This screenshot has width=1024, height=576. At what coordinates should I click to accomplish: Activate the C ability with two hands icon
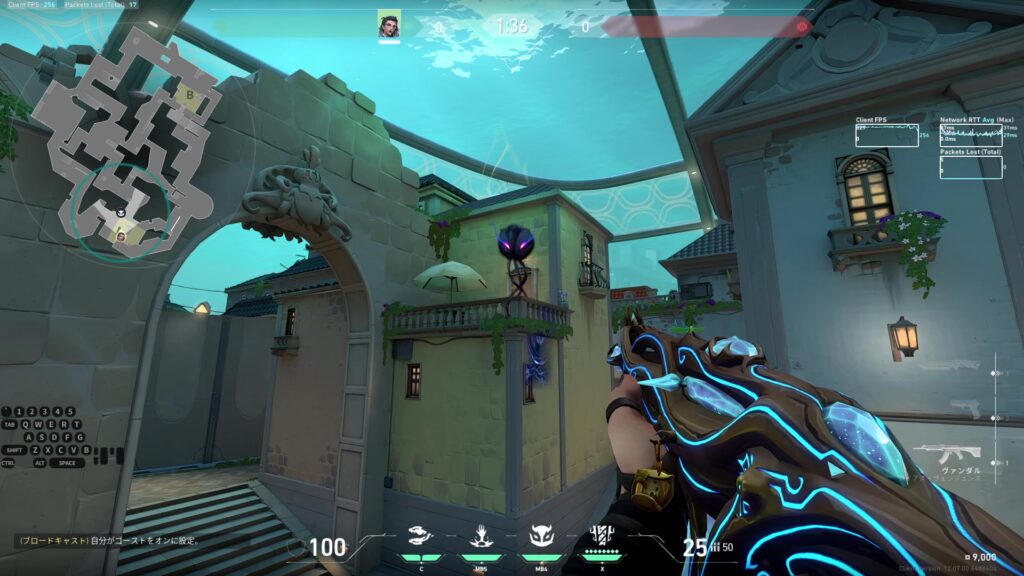422,536
